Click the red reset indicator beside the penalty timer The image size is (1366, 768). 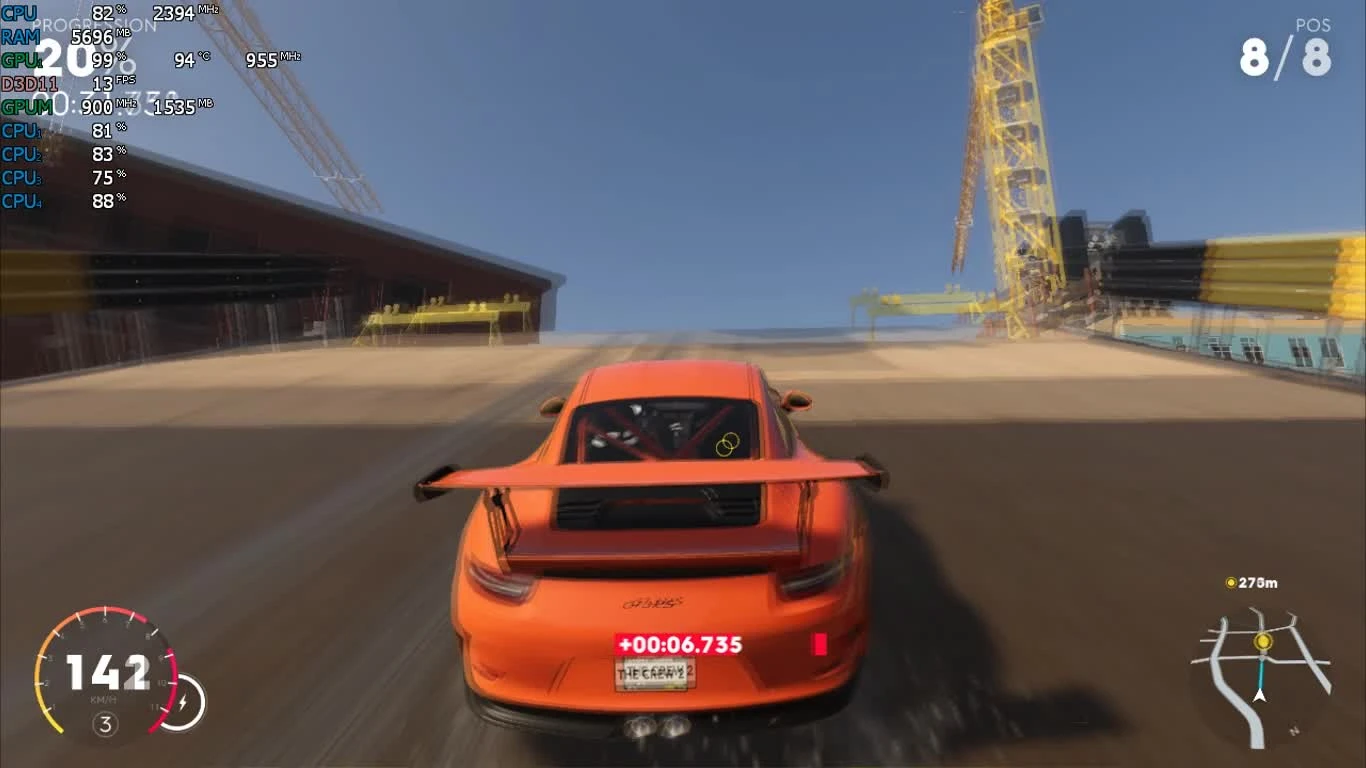818,646
